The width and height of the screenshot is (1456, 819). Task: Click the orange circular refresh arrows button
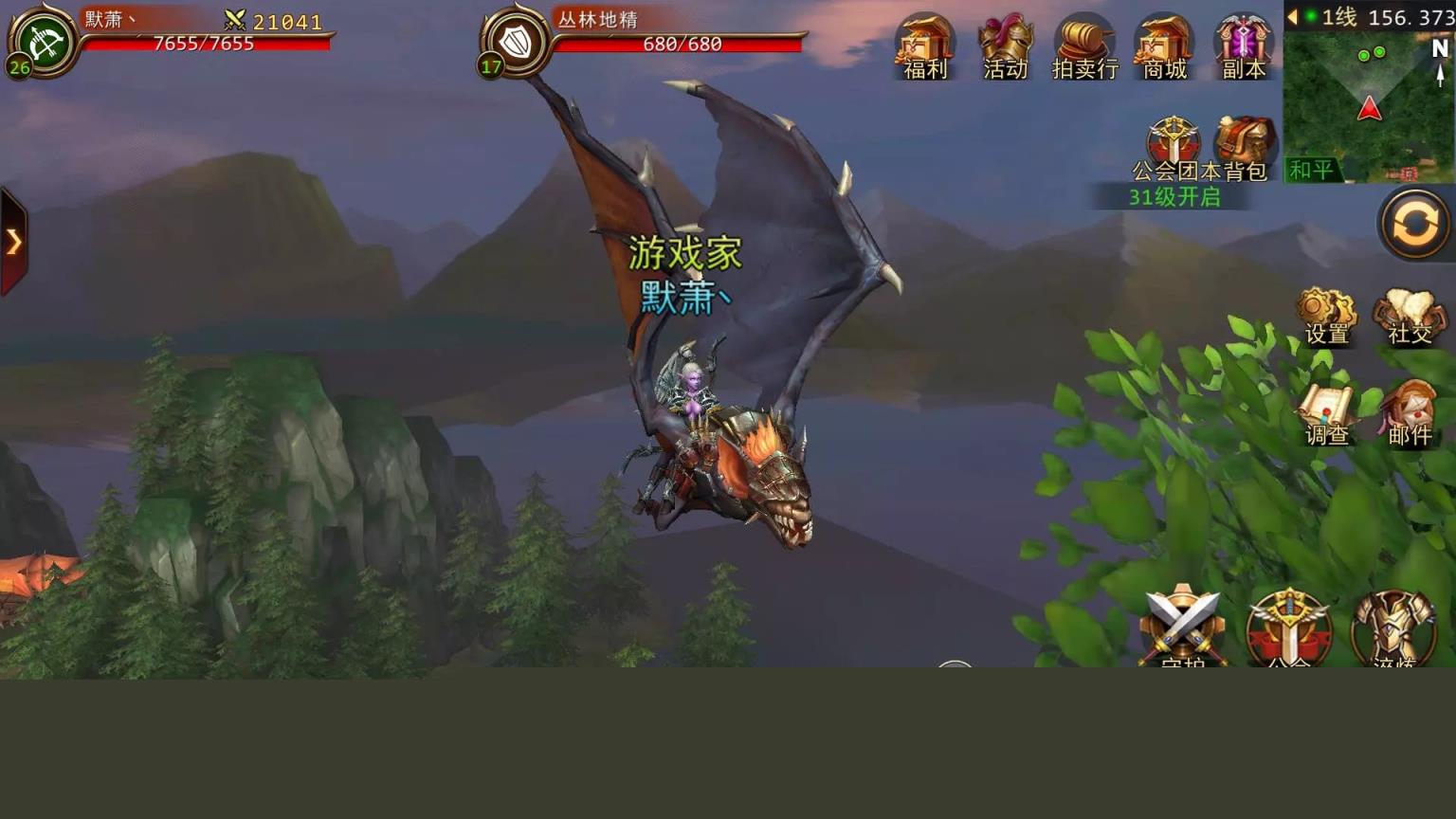[x=1414, y=225]
